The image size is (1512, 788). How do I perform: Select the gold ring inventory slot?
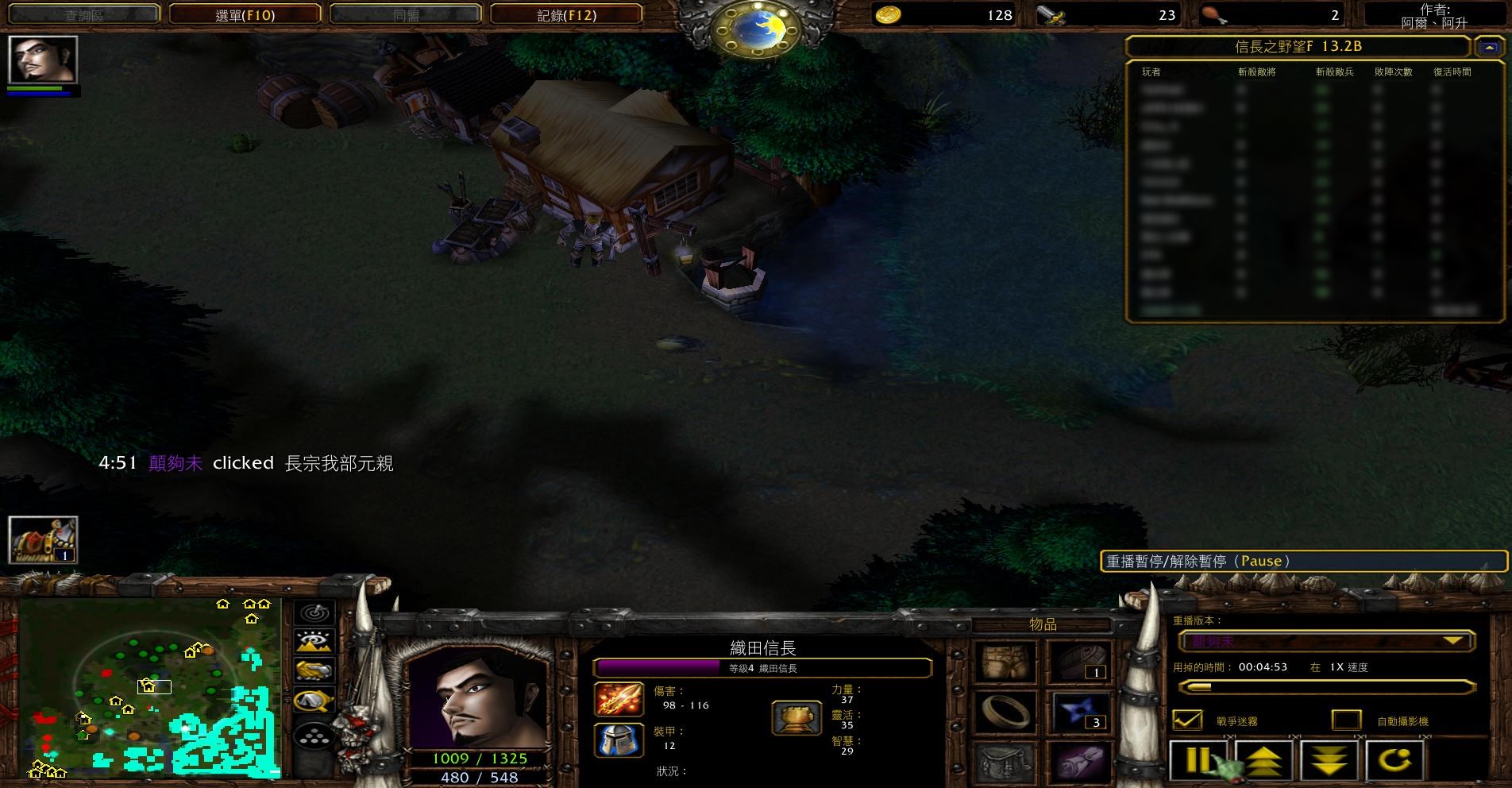(x=1005, y=711)
